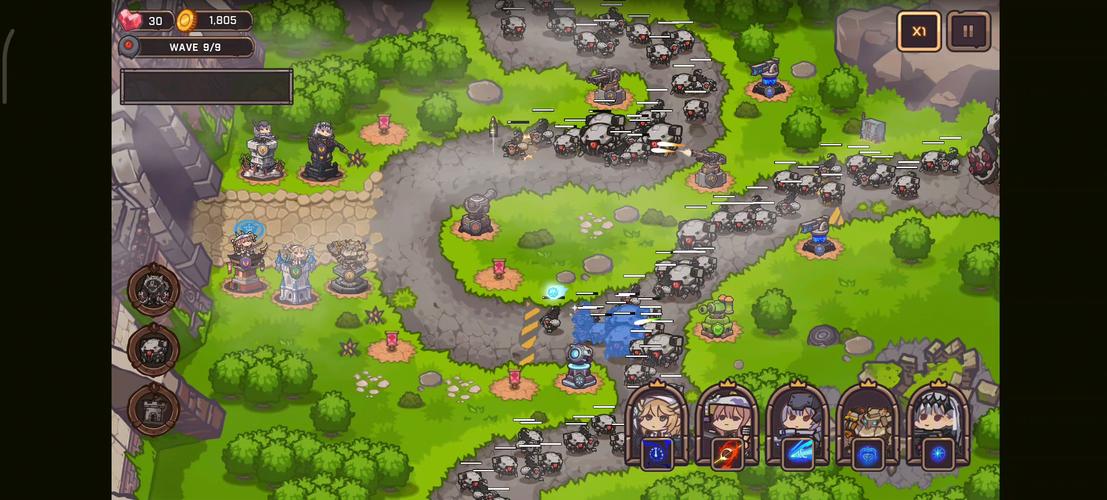Pause the game
The height and width of the screenshot is (500, 1107).
(x=968, y=31)
